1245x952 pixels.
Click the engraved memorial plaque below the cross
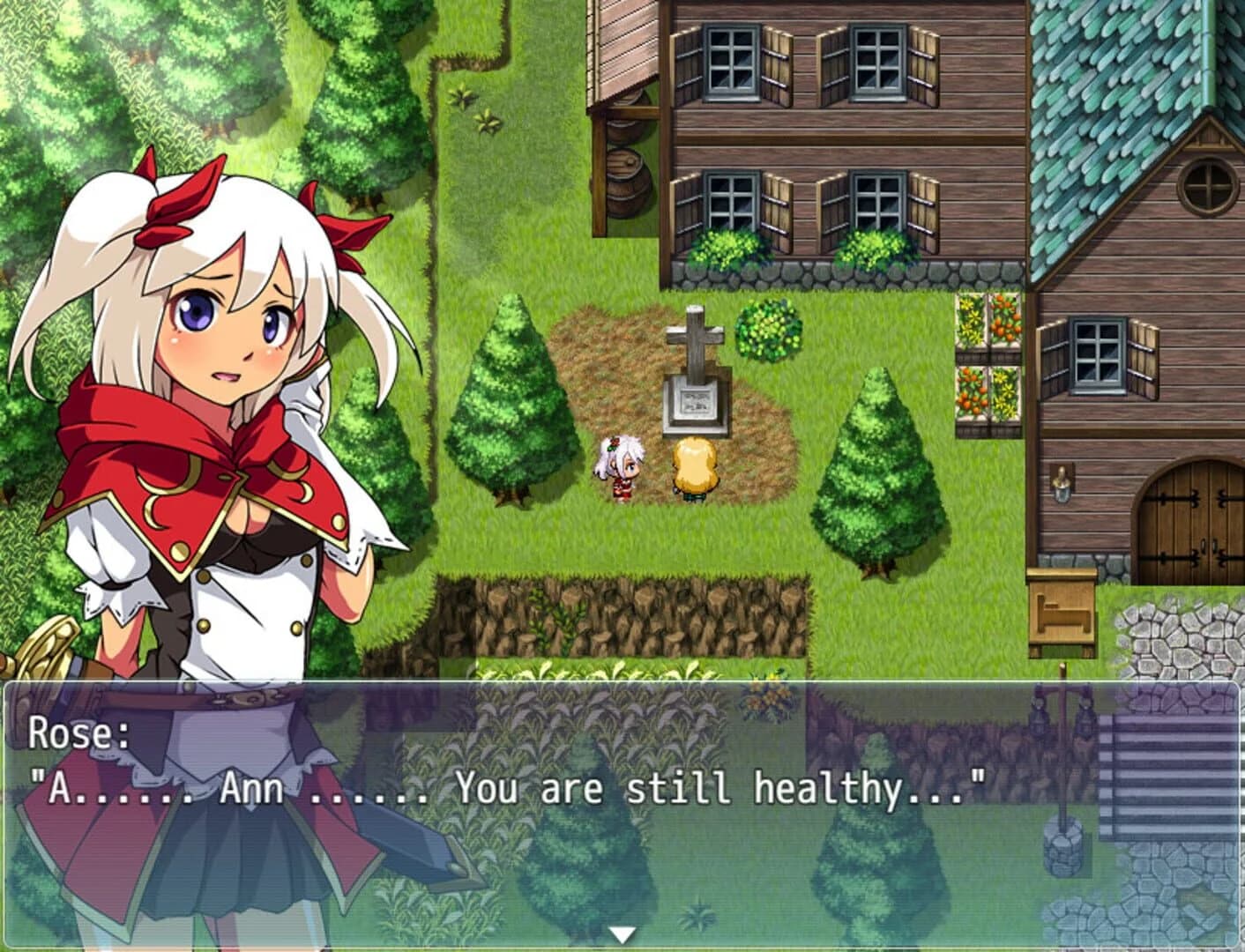[694, 403]
